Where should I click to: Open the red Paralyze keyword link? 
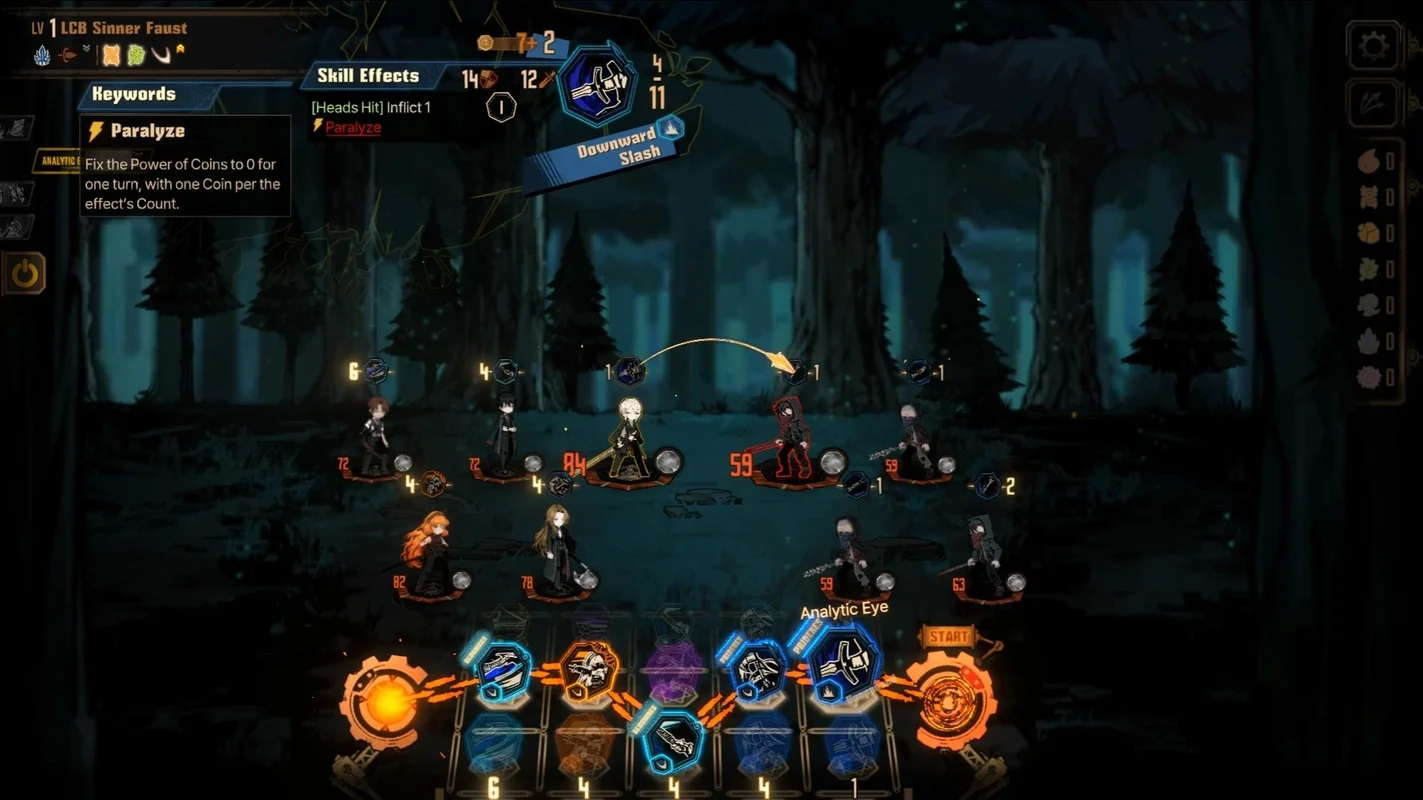coord(353,127)
